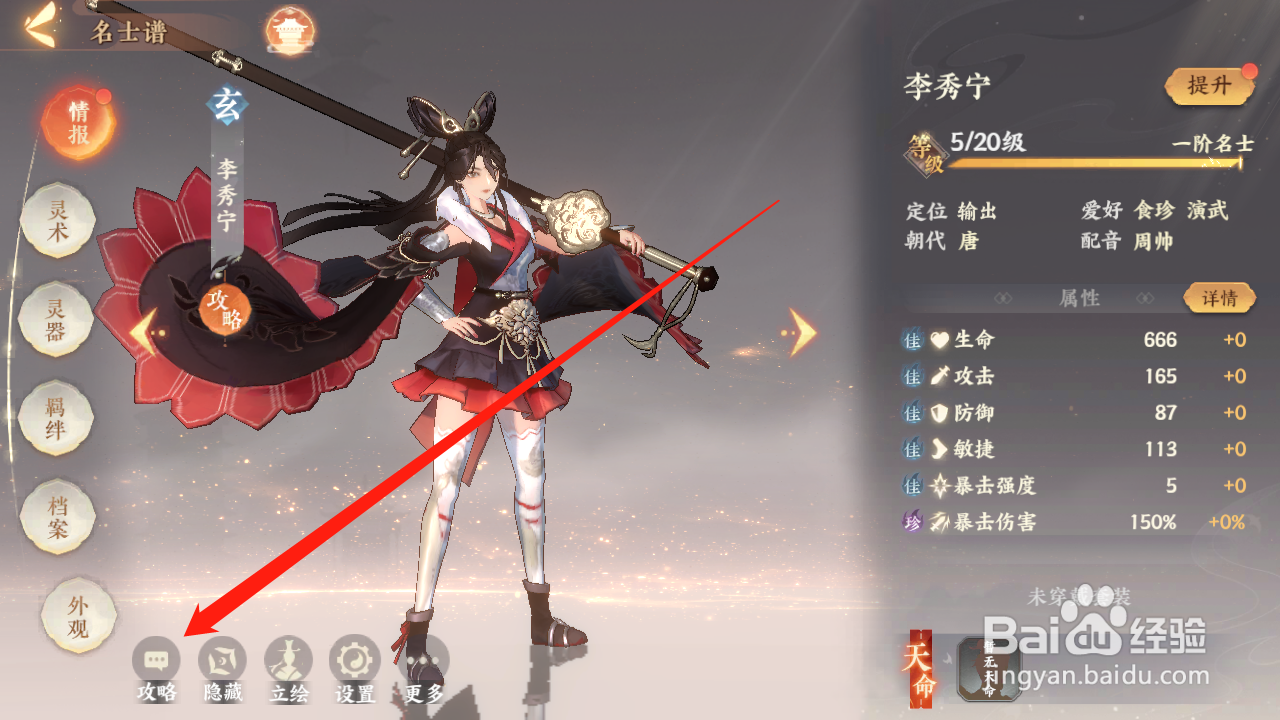The width and height of the screenshot is (1280, 720).
Task: Switch to the 外观 tab
Action: tap(78, 615)
